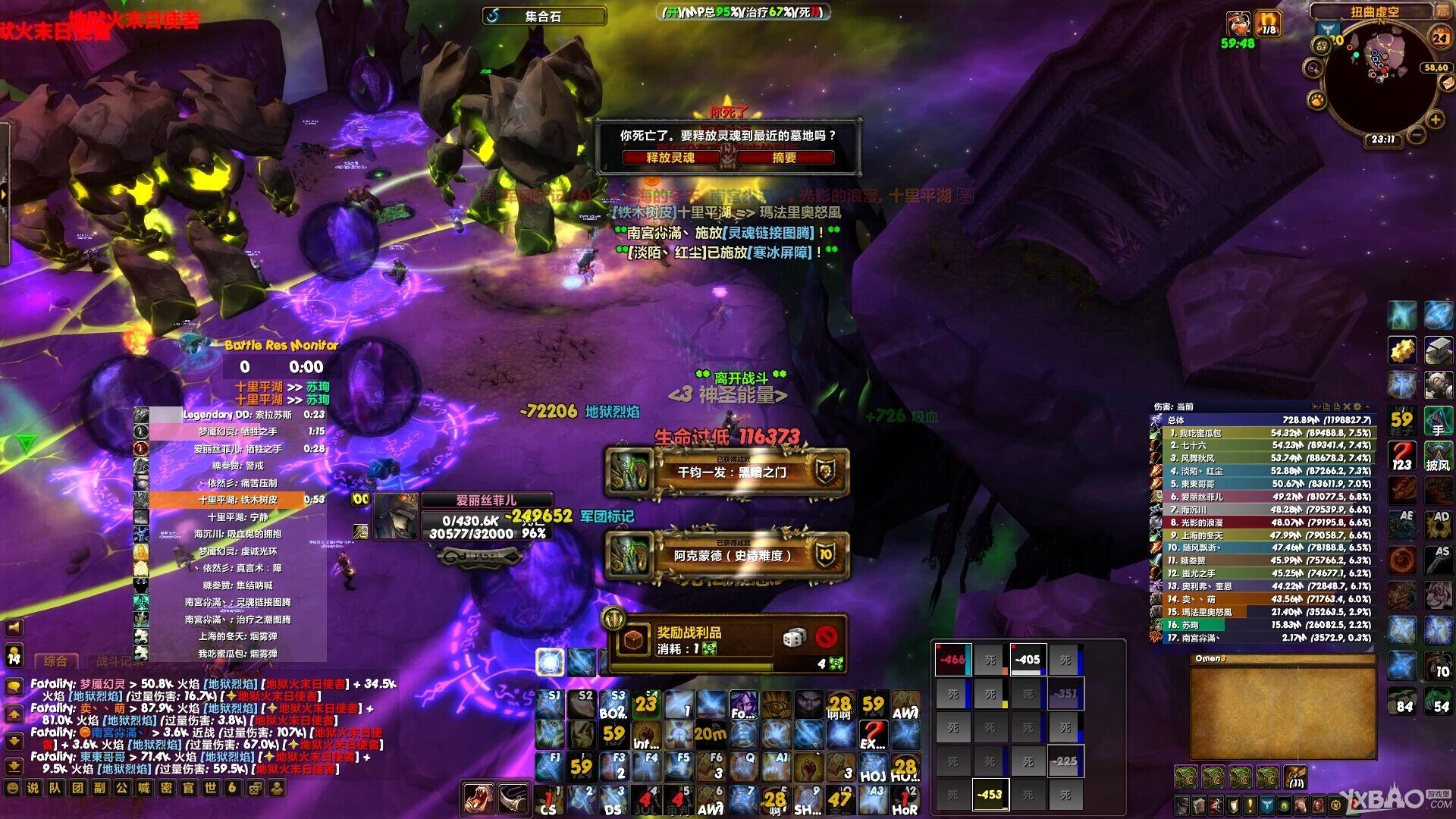Zoom in the minimap with the plus button
Image resolution: width=1456 pixels, height=819 pixels.
(x=1435, y=120)
